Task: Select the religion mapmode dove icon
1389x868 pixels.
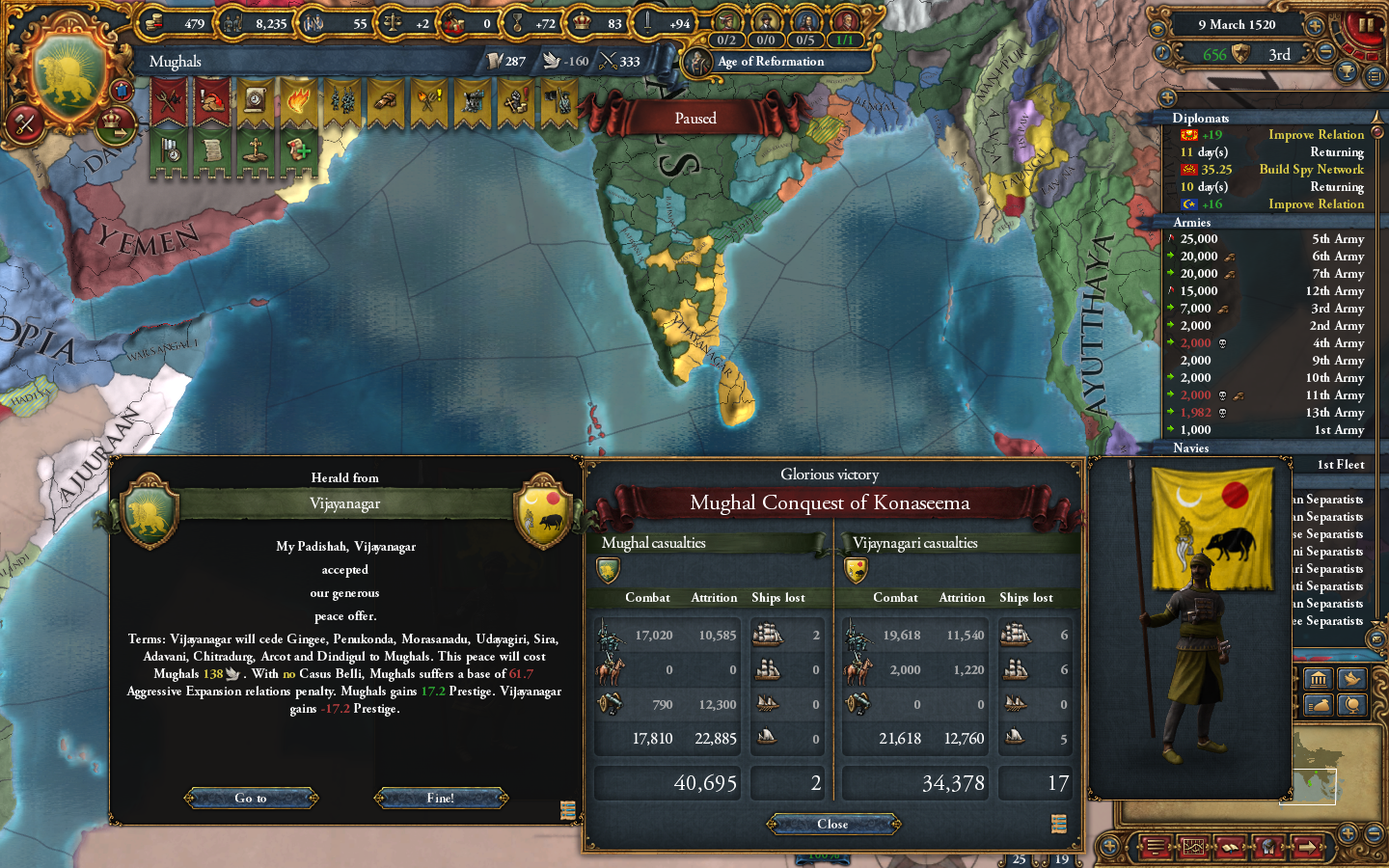Action: click(1350, 678)
